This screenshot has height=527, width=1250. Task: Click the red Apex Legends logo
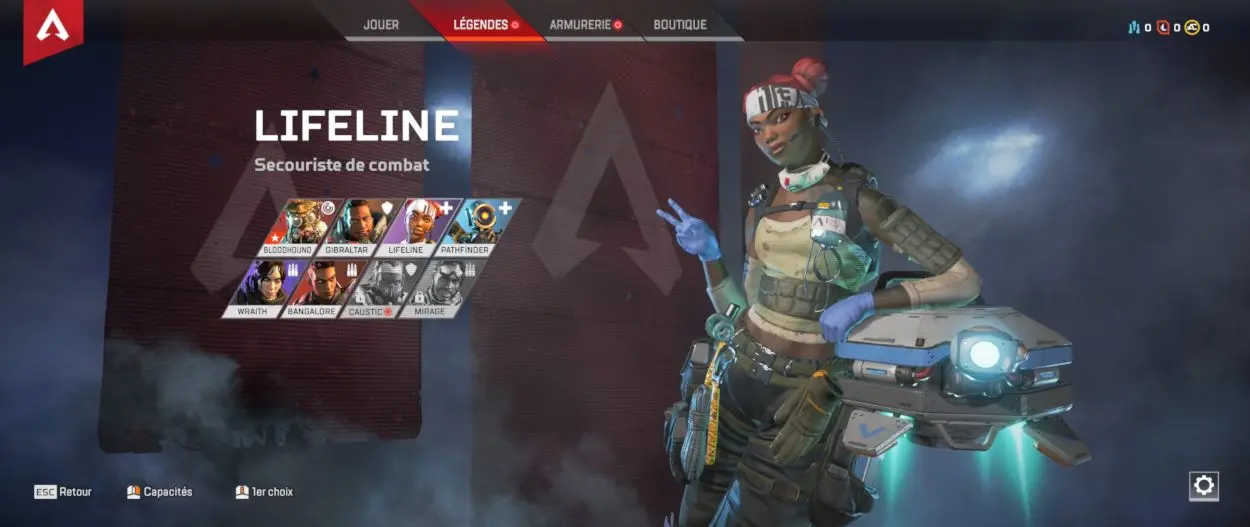53,29
